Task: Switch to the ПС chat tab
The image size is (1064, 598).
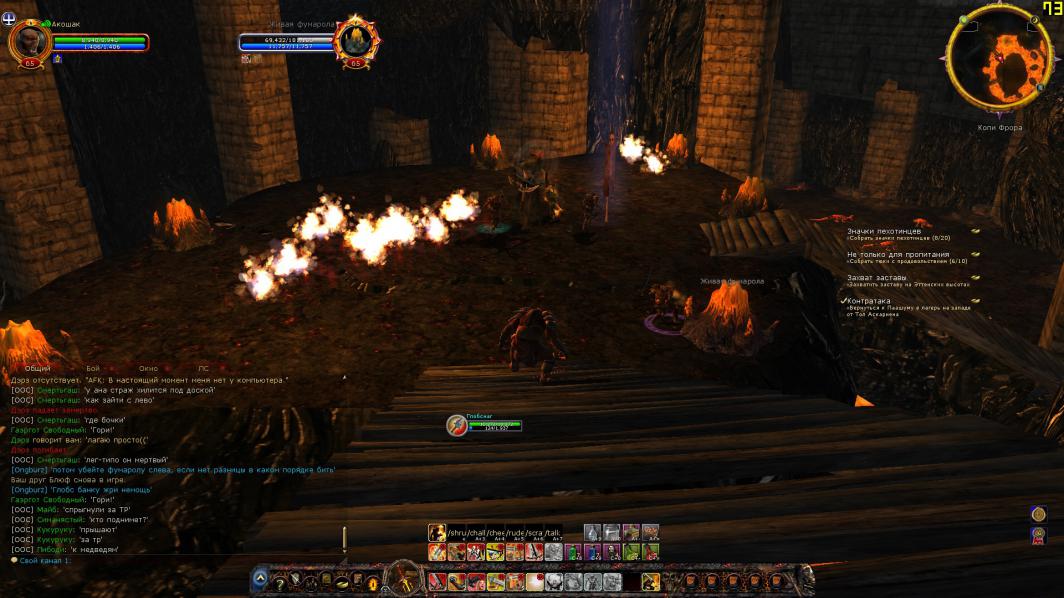Action: 203,369
